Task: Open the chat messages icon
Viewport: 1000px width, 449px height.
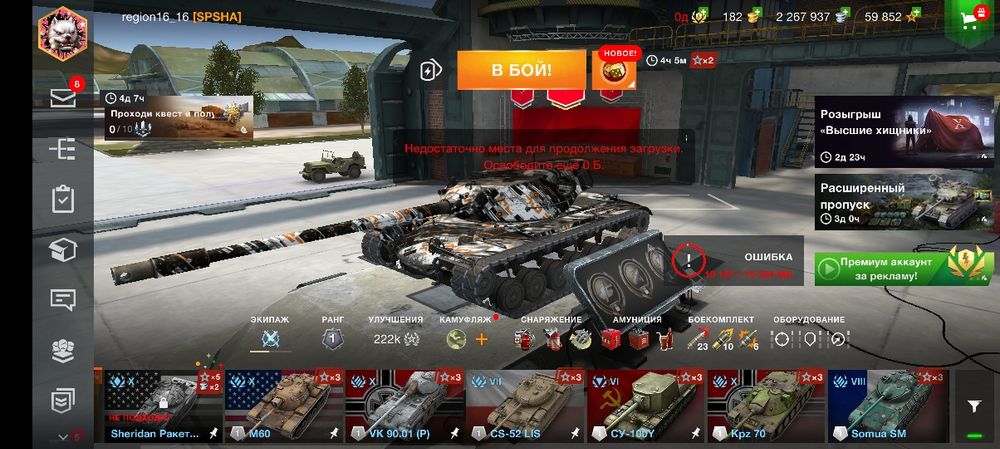Action: pos(63,299)
